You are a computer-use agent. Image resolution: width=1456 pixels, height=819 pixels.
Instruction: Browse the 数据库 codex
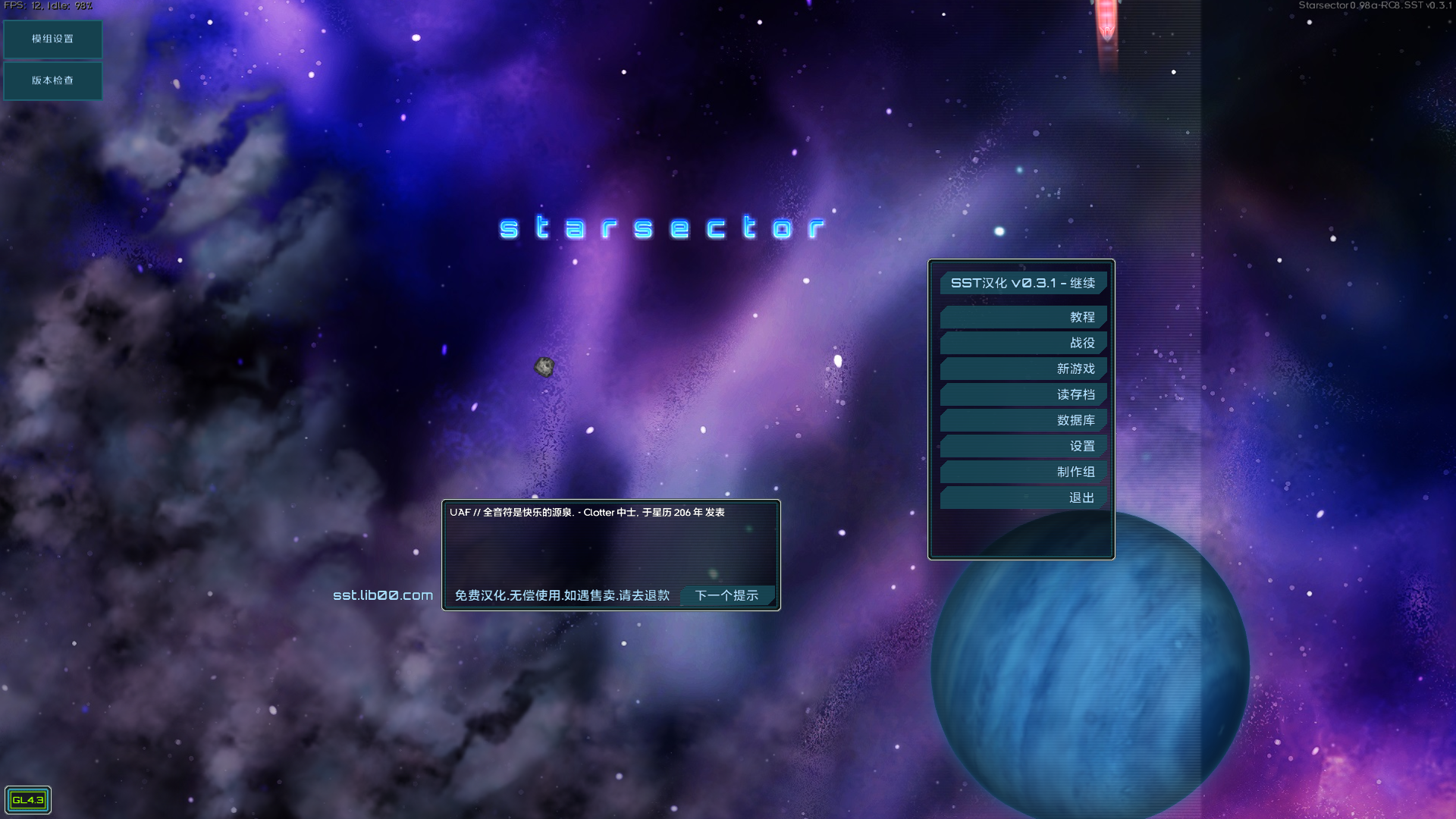[x=1023, y=419]
